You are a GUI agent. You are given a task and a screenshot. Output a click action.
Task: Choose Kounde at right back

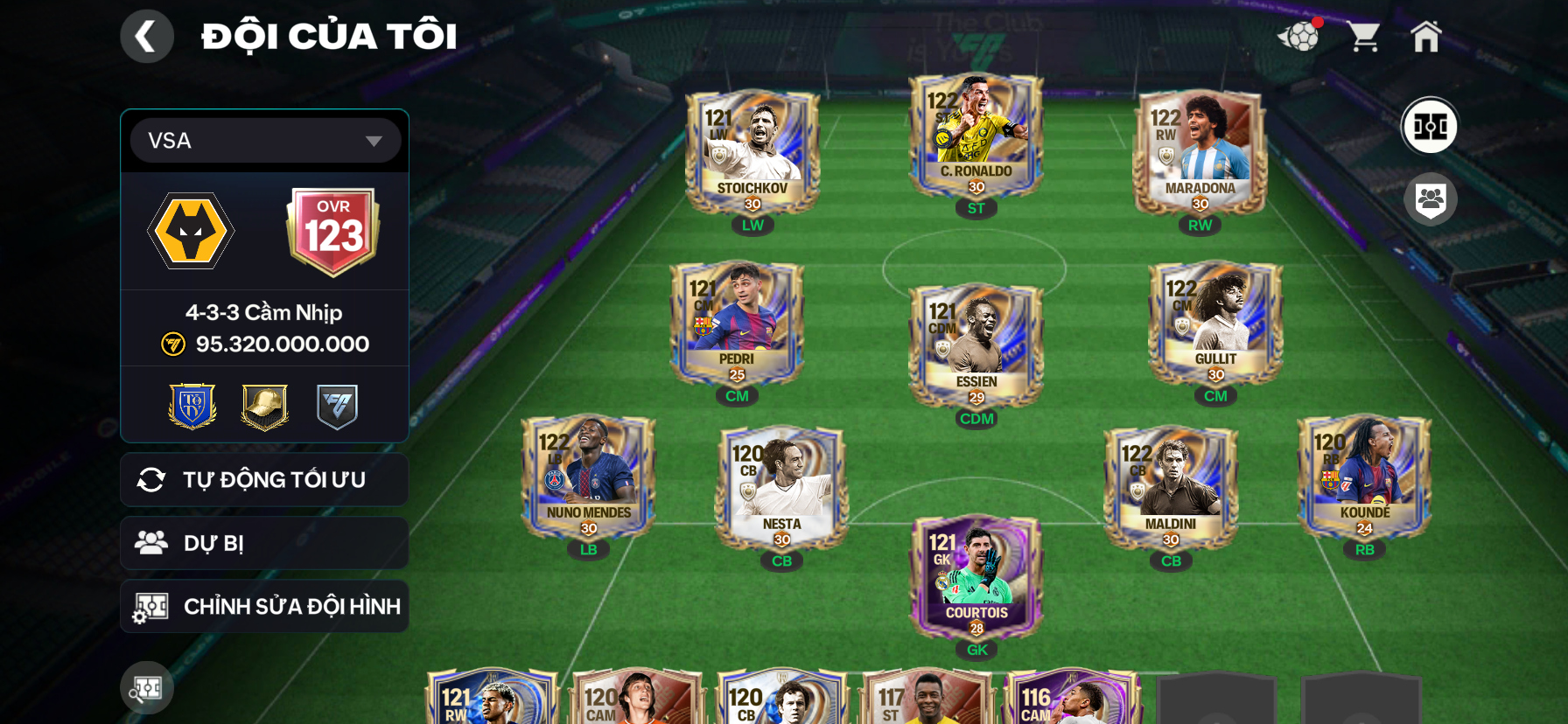tap(1364, 477)
